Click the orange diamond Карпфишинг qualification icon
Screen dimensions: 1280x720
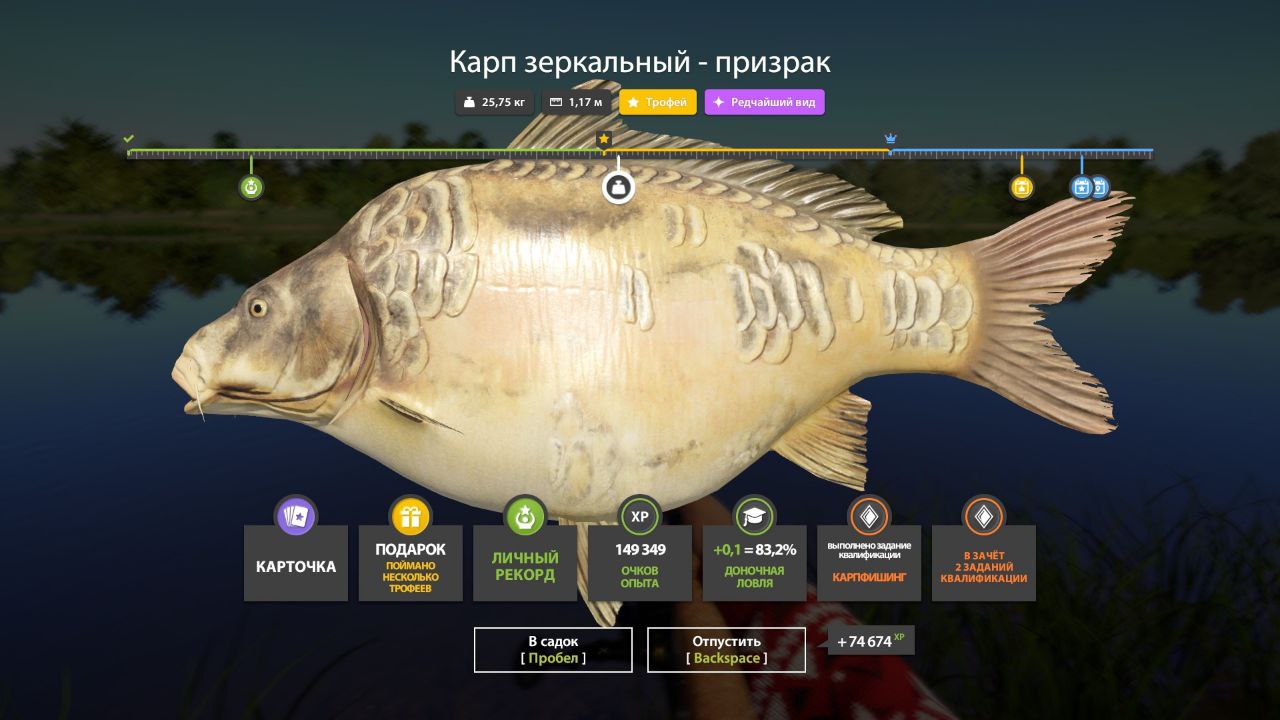tap(868, 517)
